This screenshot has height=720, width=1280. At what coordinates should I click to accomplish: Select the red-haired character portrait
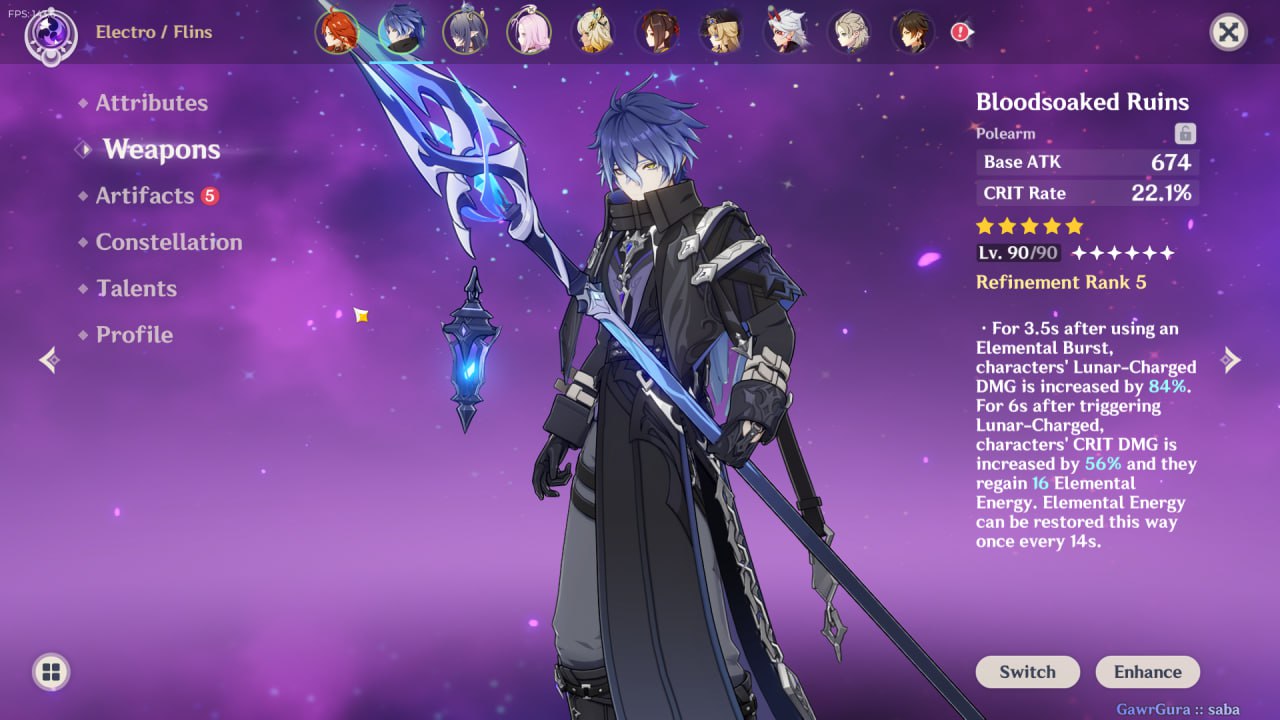tap(337, 32)
